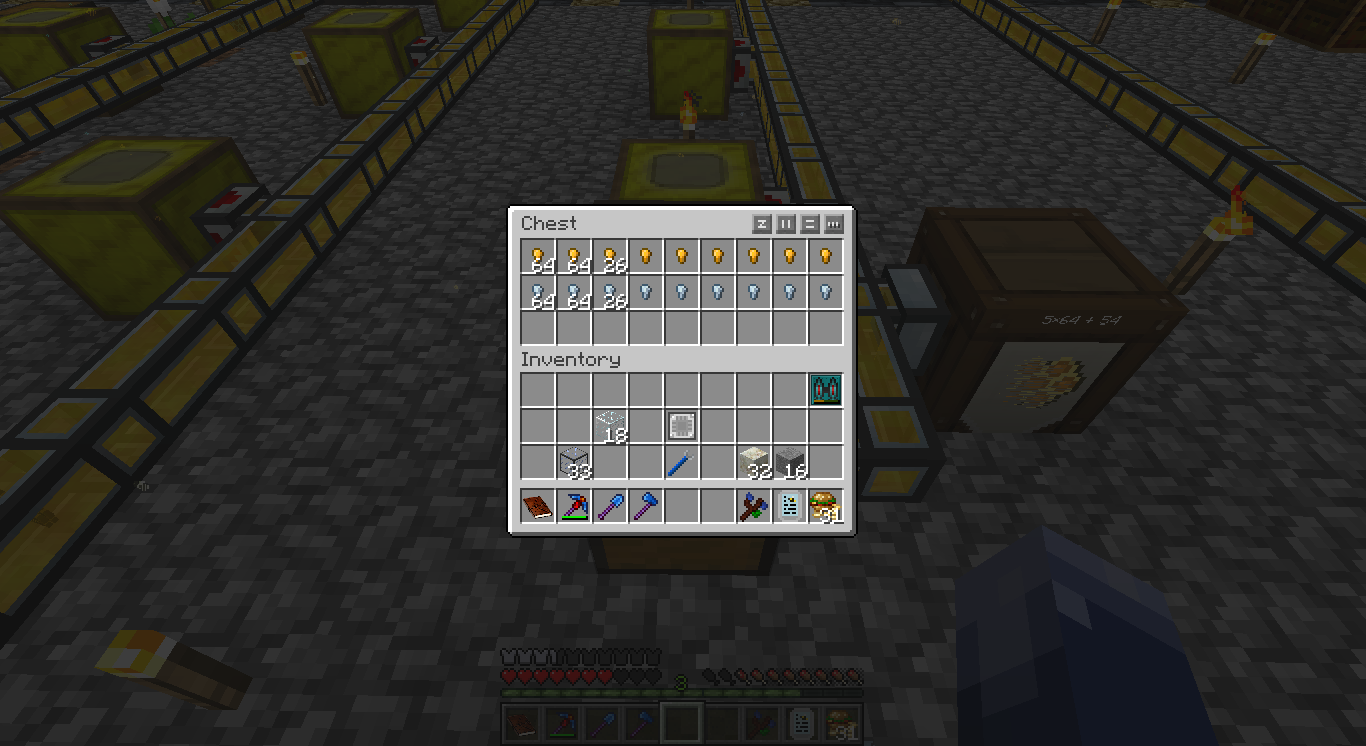
Task: Click the horizontal-lines sort button in chest header
Action: coord(810,224)
